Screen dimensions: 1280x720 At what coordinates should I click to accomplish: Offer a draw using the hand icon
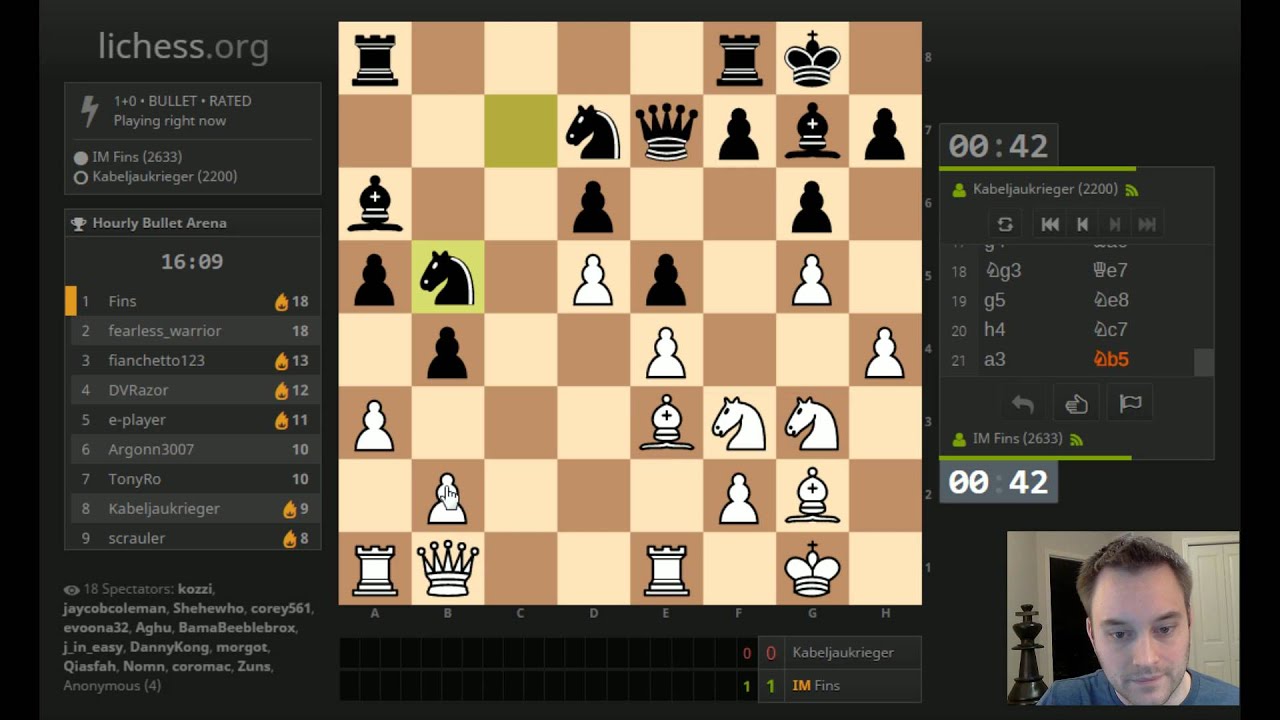pyautogui.click(x=1076, y=402)
